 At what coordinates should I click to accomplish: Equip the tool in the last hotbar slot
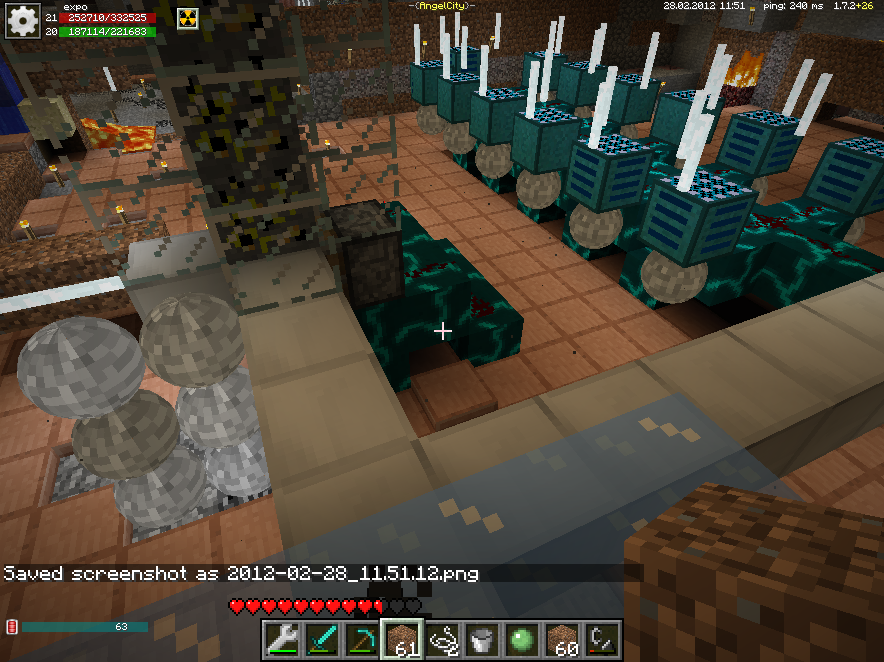(x=602, y=639)
